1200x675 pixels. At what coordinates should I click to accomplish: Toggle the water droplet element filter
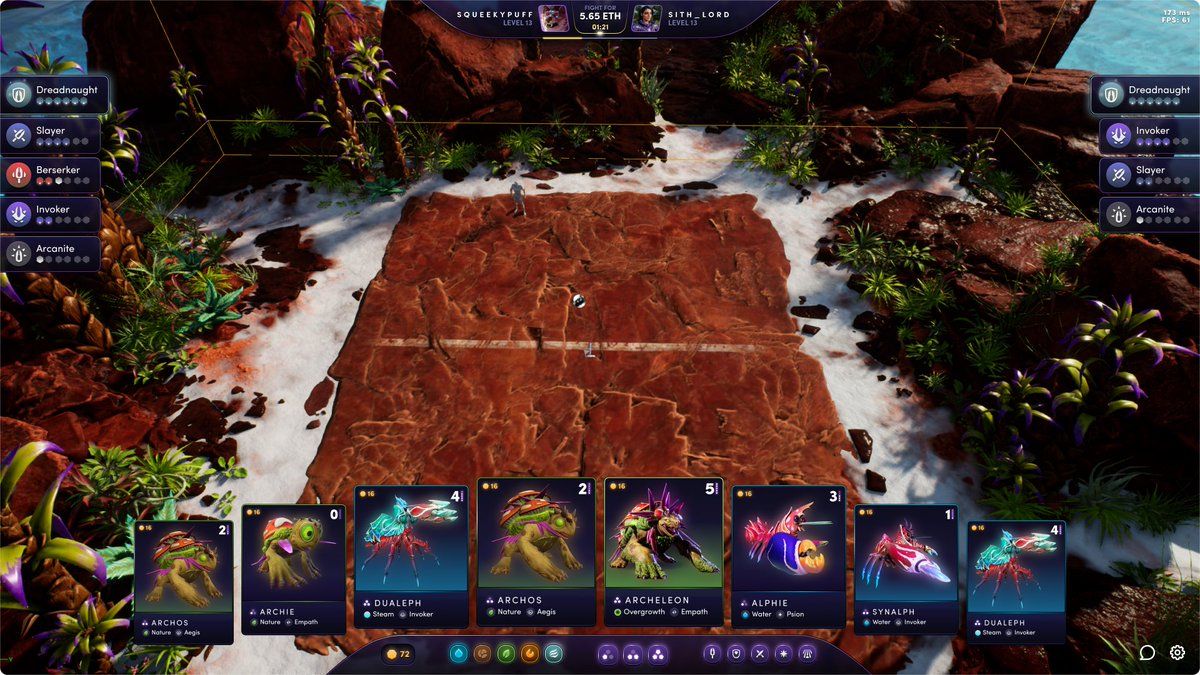(x=459, y=653)
